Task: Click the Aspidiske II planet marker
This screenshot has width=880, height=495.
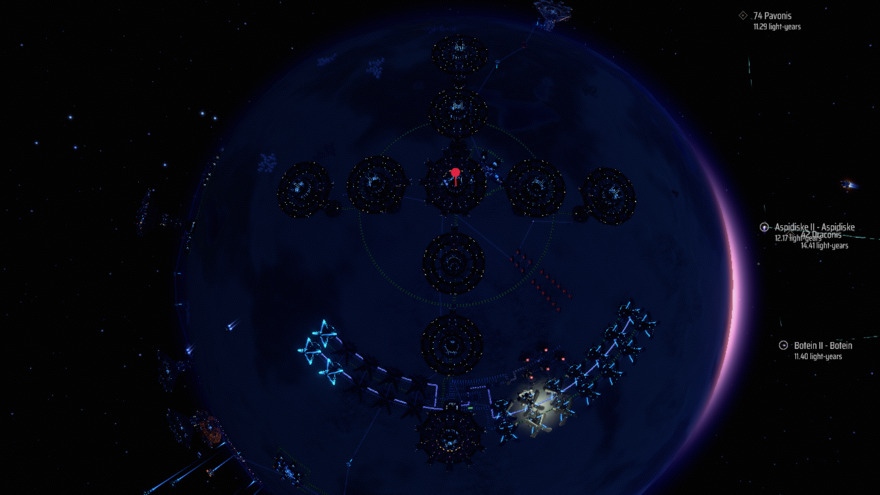Action: coord(765,228)
